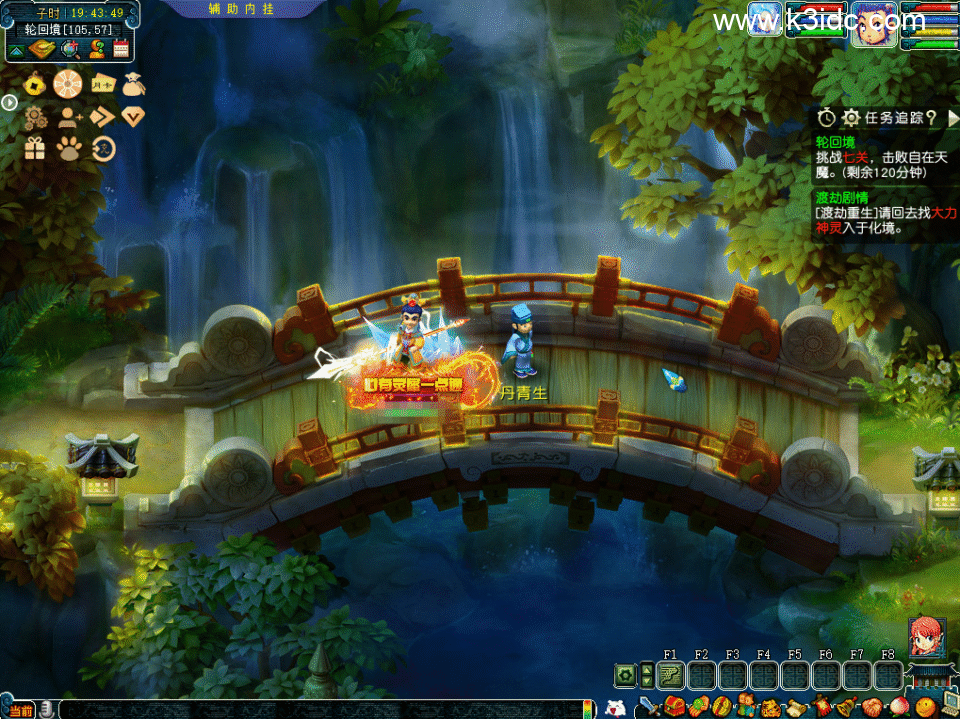
Task: Open the gears settings icon
Action: [35, 117]
